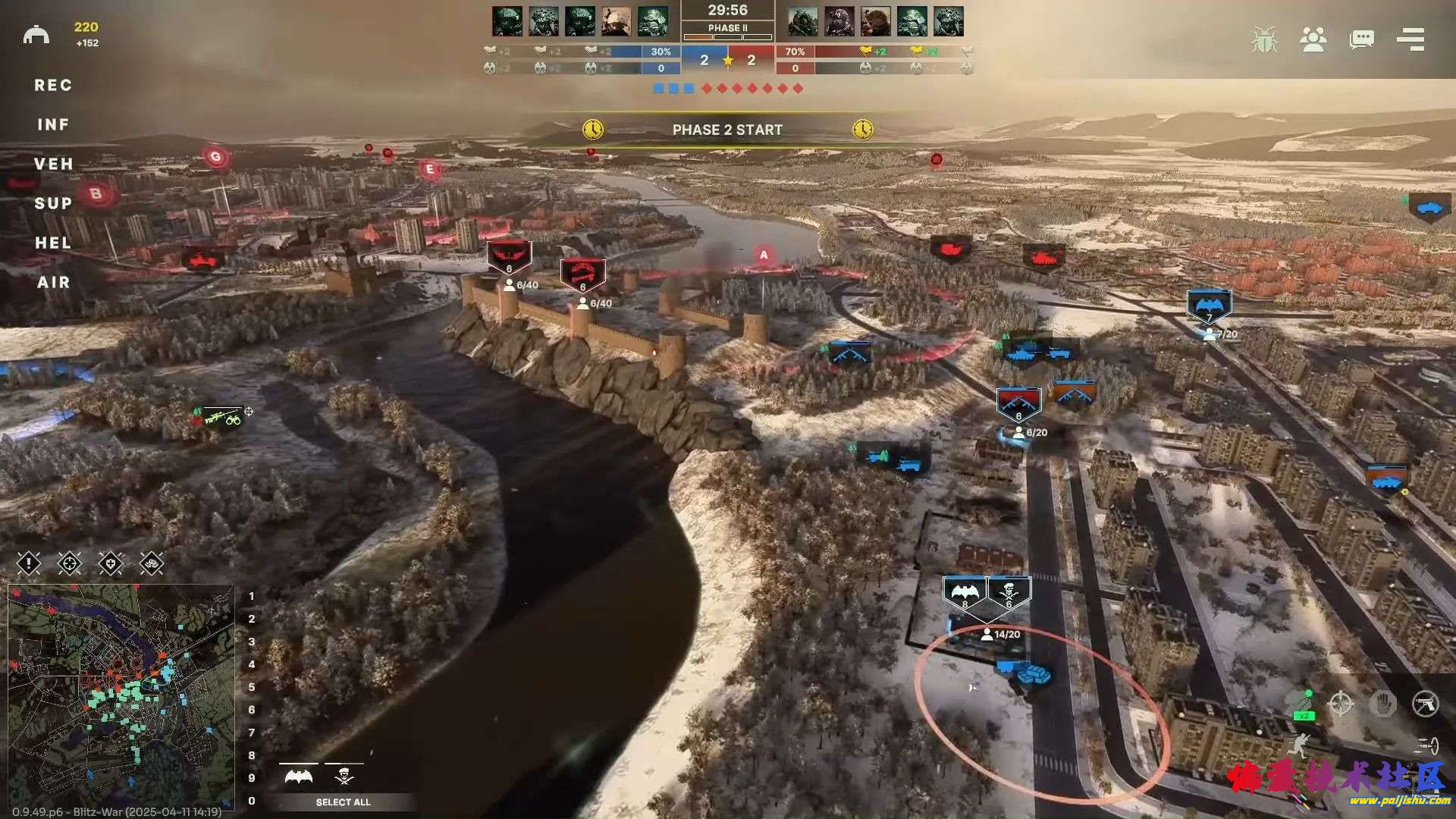Select the VEH vehicle category

53,165
